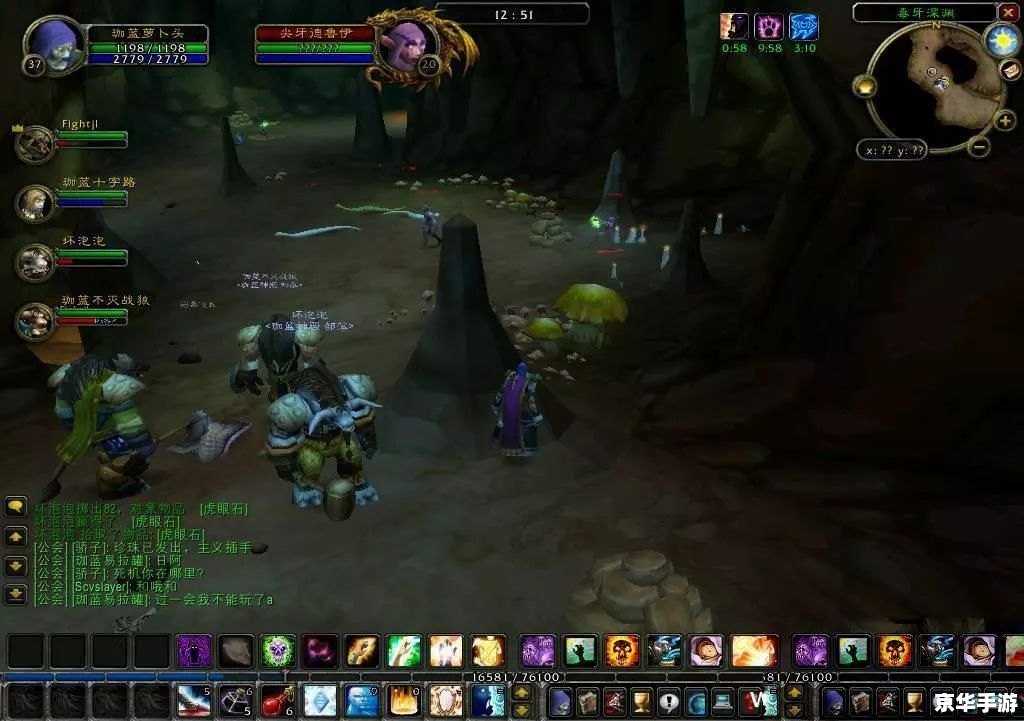The height and width of the screenshot is (721, 1024).
Task: Toggle the minimap tracking button
Action: [864, 86]
